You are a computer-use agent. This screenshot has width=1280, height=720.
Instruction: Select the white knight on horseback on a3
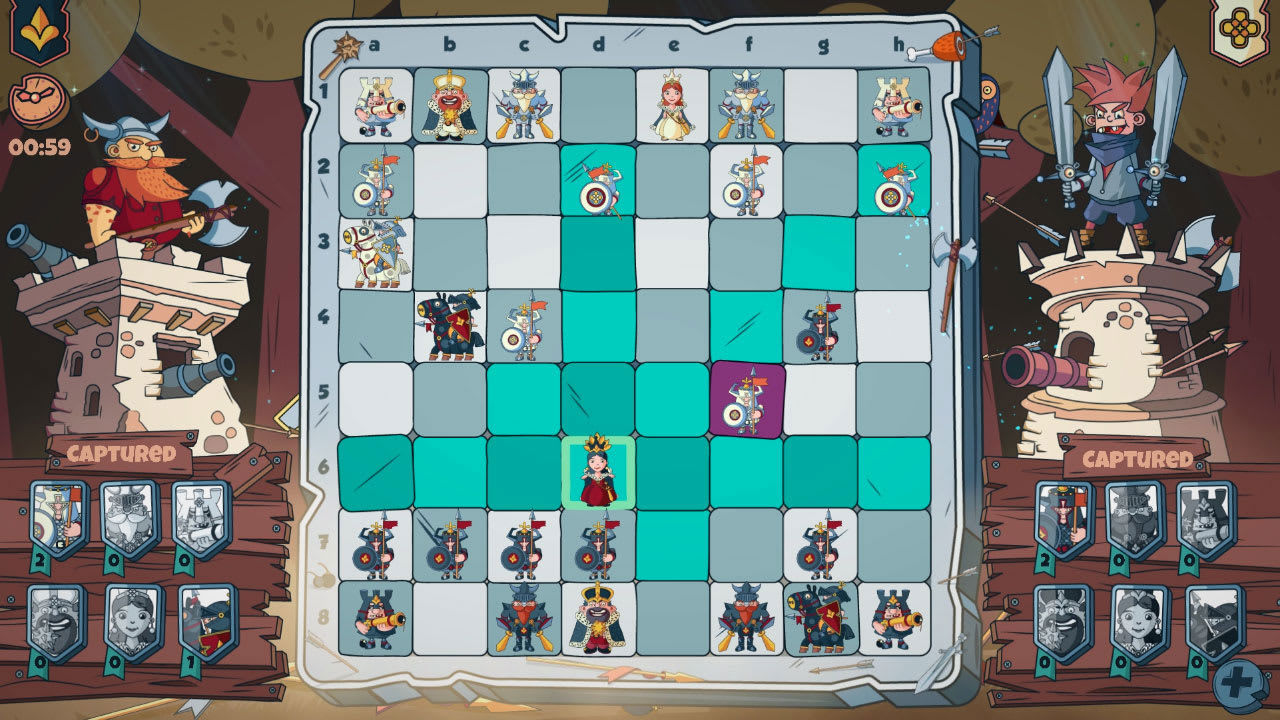pos(375,245)
